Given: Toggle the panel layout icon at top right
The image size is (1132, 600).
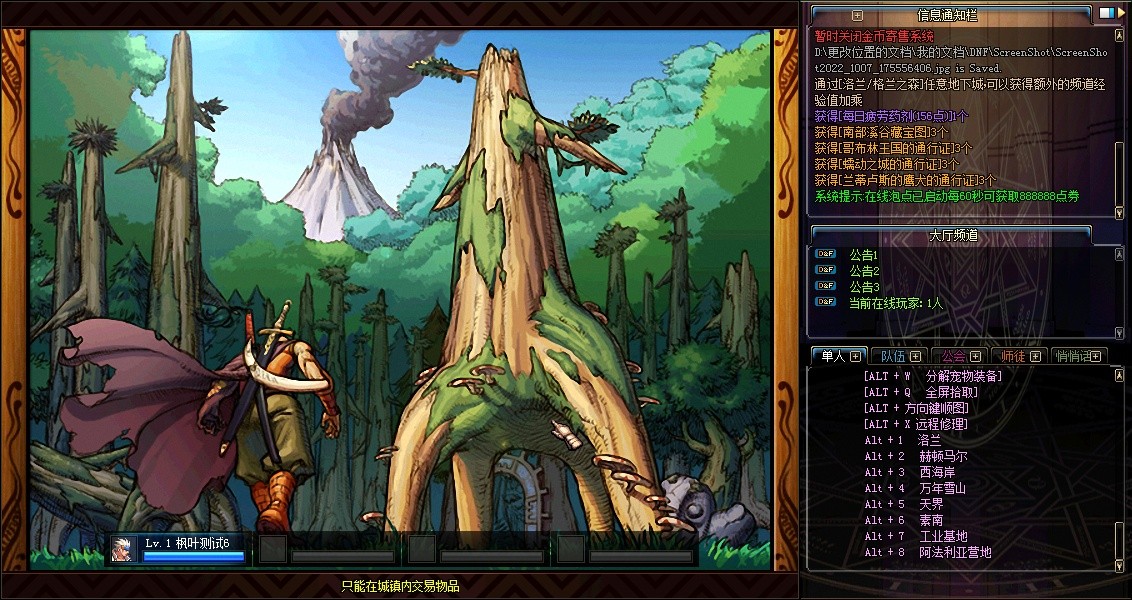Looking at the screenshot, I should click(1106, 14).
